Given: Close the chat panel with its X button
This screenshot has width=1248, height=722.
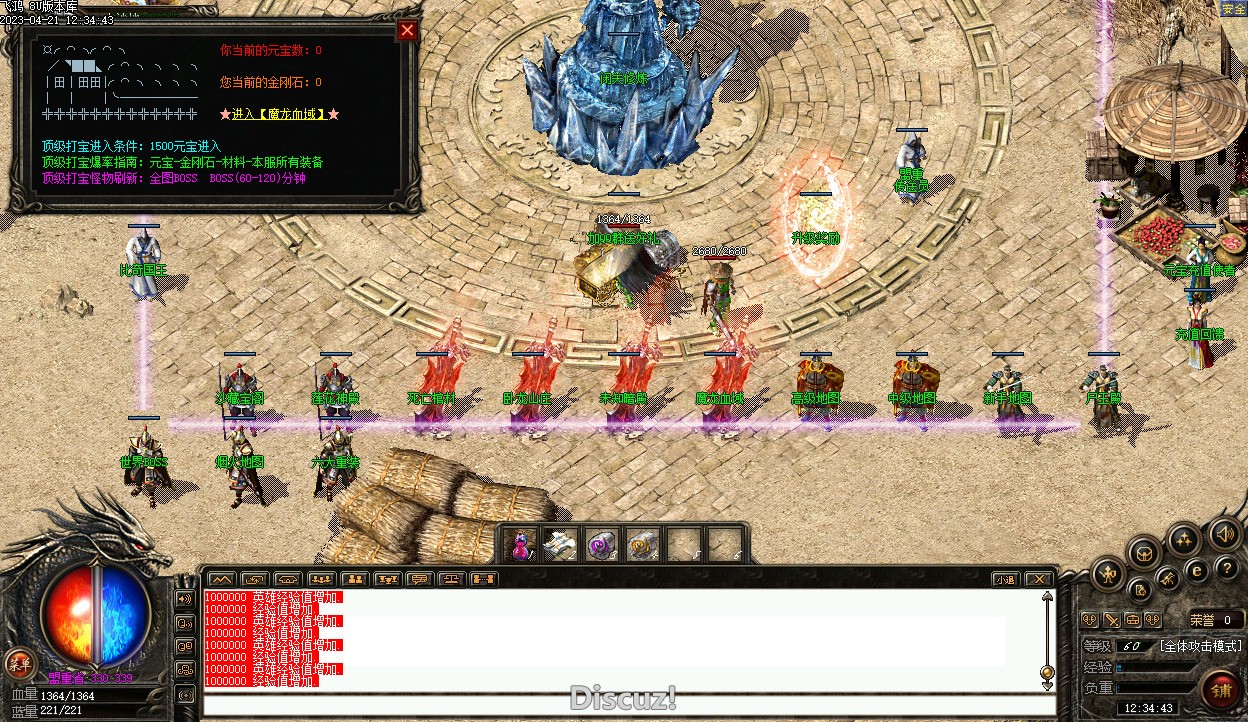Looking at the screenshot, I should pyautogui.click(x=1039, y=579).
